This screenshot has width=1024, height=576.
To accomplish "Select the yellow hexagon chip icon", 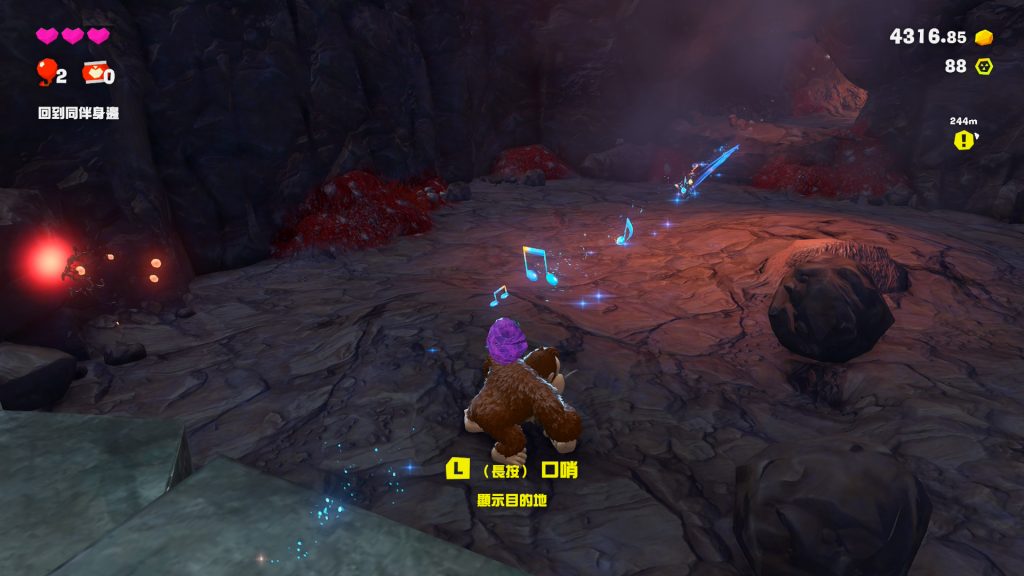I will coord(984,66).
